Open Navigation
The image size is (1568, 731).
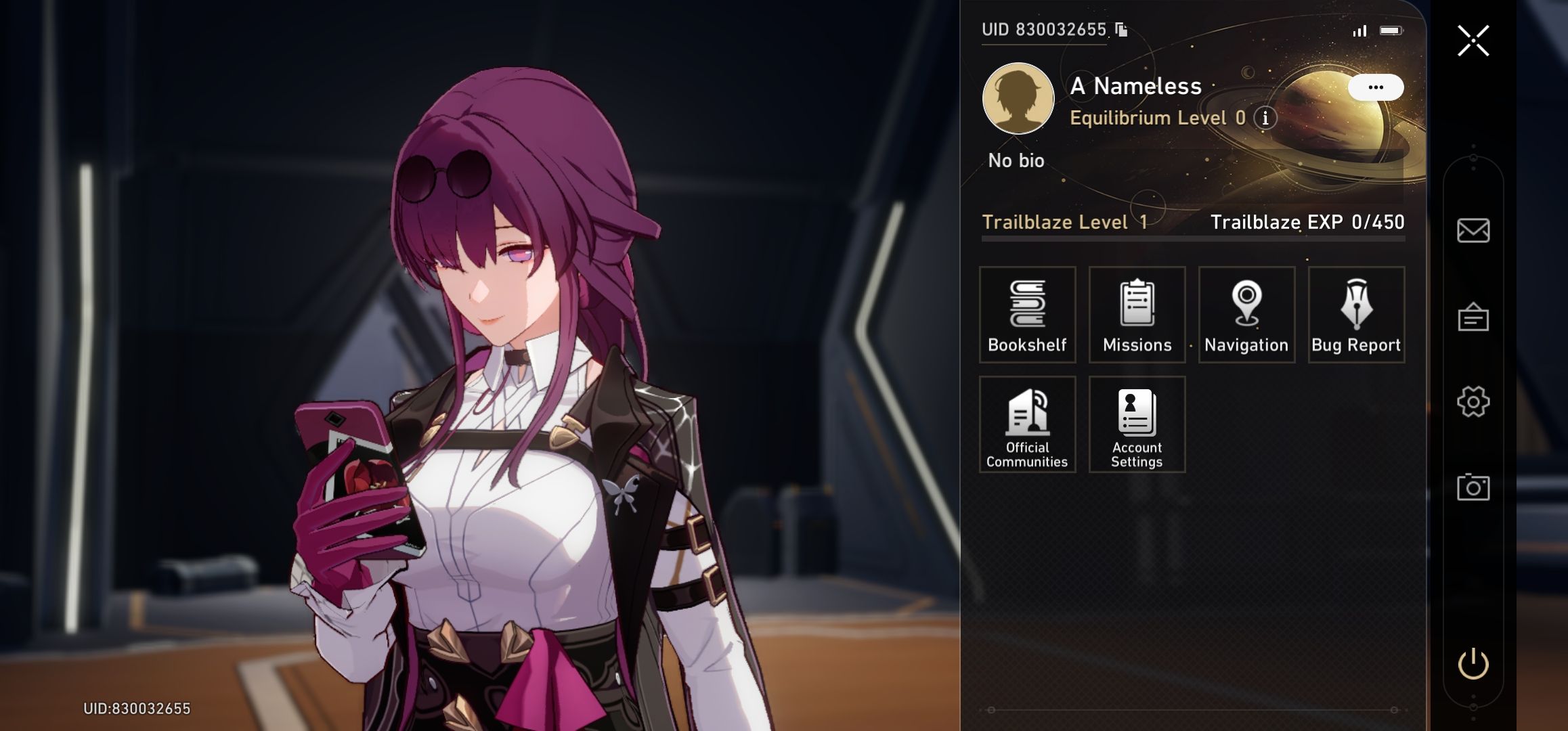point(1246,315)
